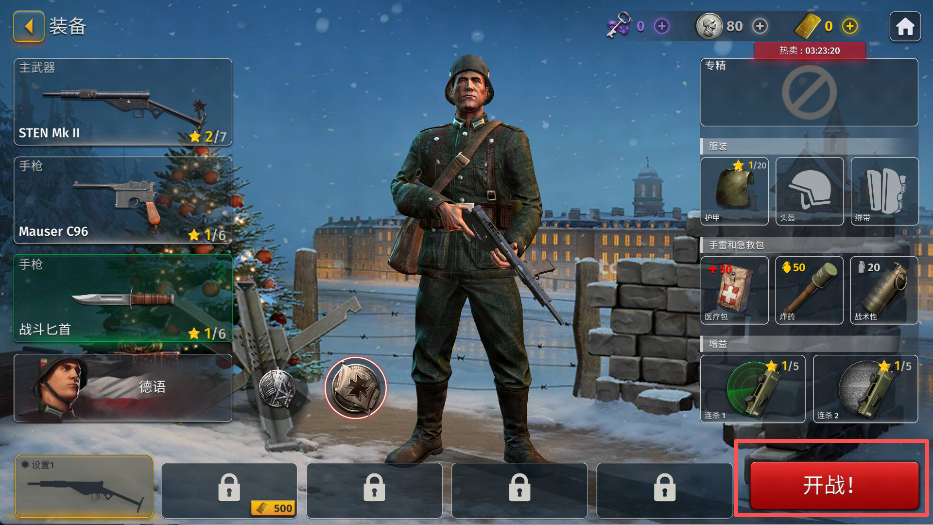Open the first radar killstreak boost

(753, 388)
